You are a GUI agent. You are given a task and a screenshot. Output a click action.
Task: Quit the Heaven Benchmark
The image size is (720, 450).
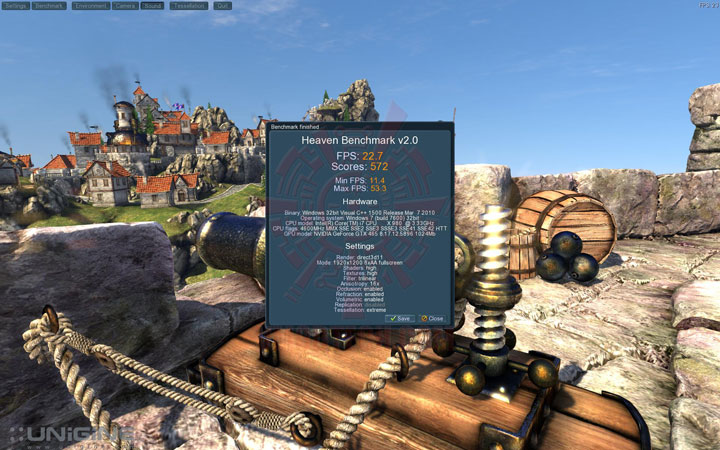click(x=223, y=6)
